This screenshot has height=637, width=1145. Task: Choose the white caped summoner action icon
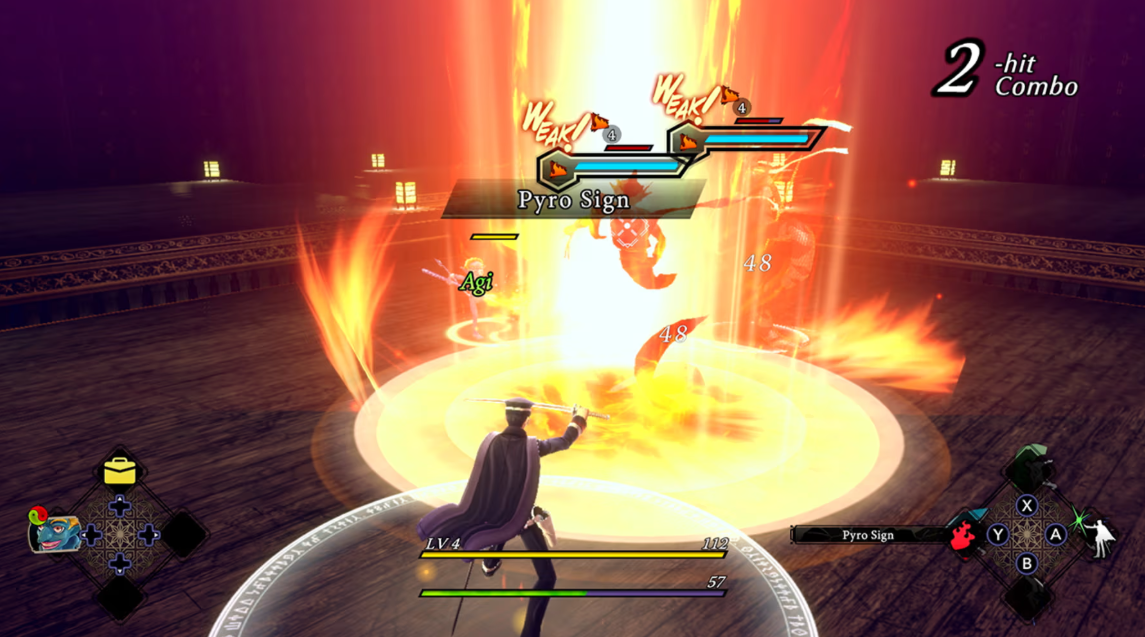(x=1100, y=533)
